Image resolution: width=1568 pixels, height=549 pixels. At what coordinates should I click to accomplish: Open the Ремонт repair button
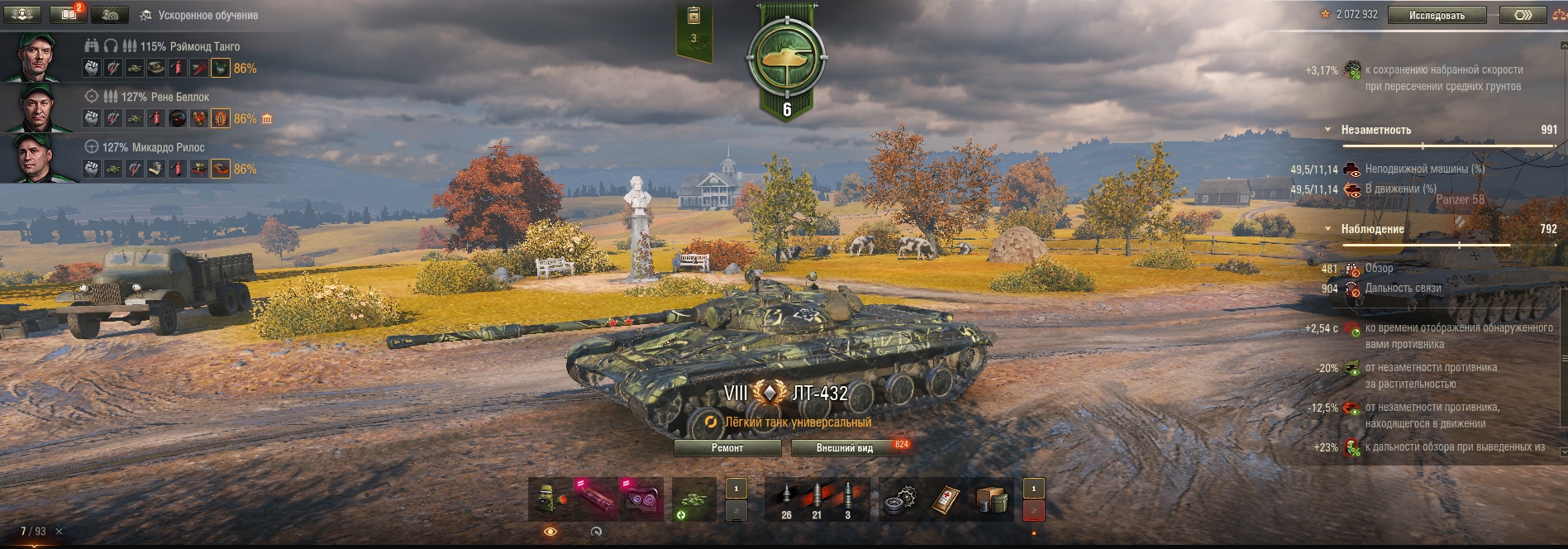727,448
